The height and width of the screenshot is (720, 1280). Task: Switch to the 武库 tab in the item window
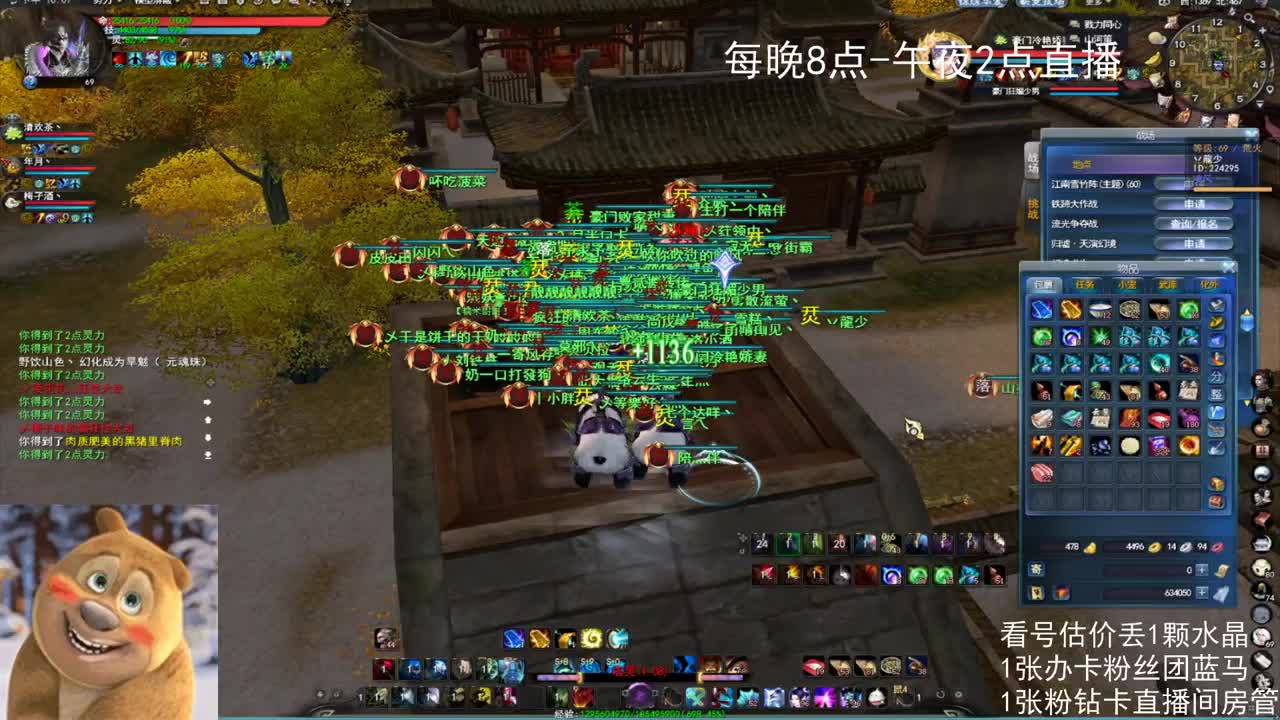(x=1170, y=284)
